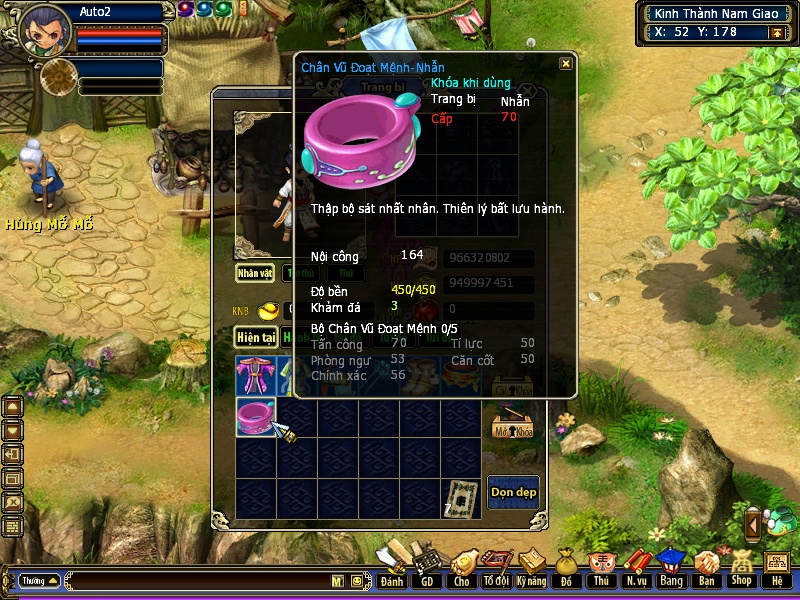Open the Hệ system menu
800x600 pixels.
pyautogui.click(x=776, y=568)
